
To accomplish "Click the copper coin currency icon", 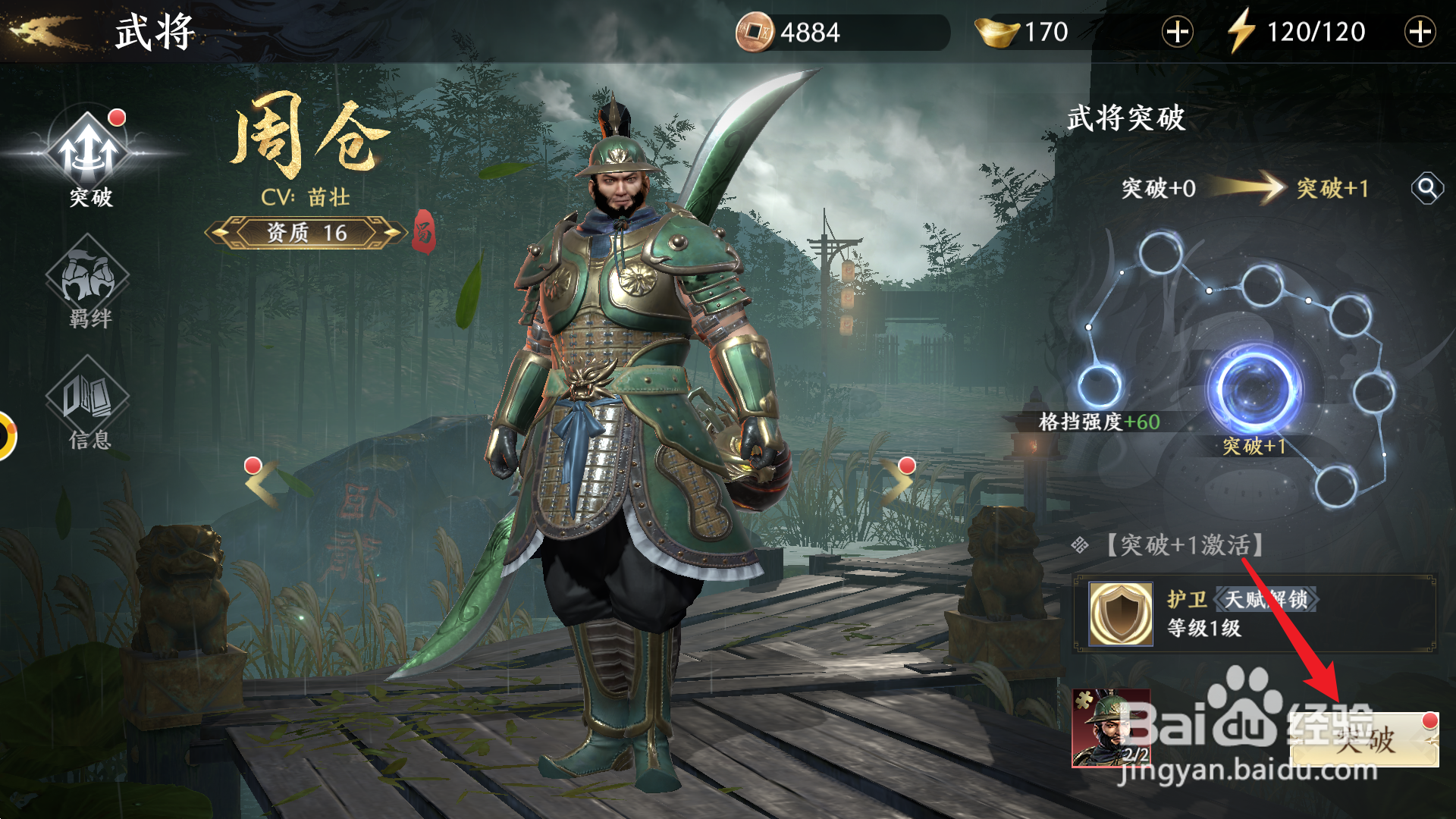I will pyautogui.click(x=753, y=32).
